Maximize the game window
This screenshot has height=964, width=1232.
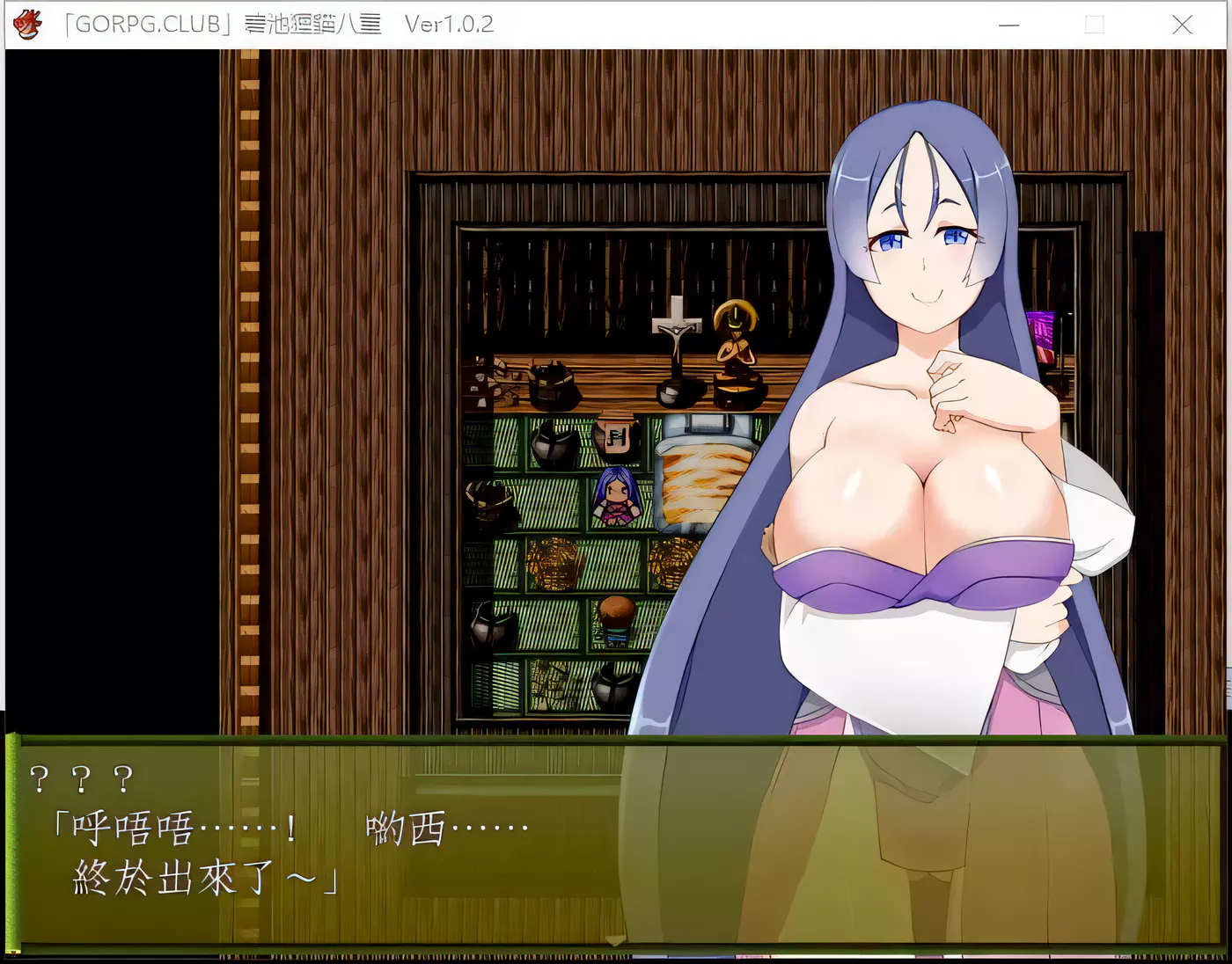[1094, 26]
